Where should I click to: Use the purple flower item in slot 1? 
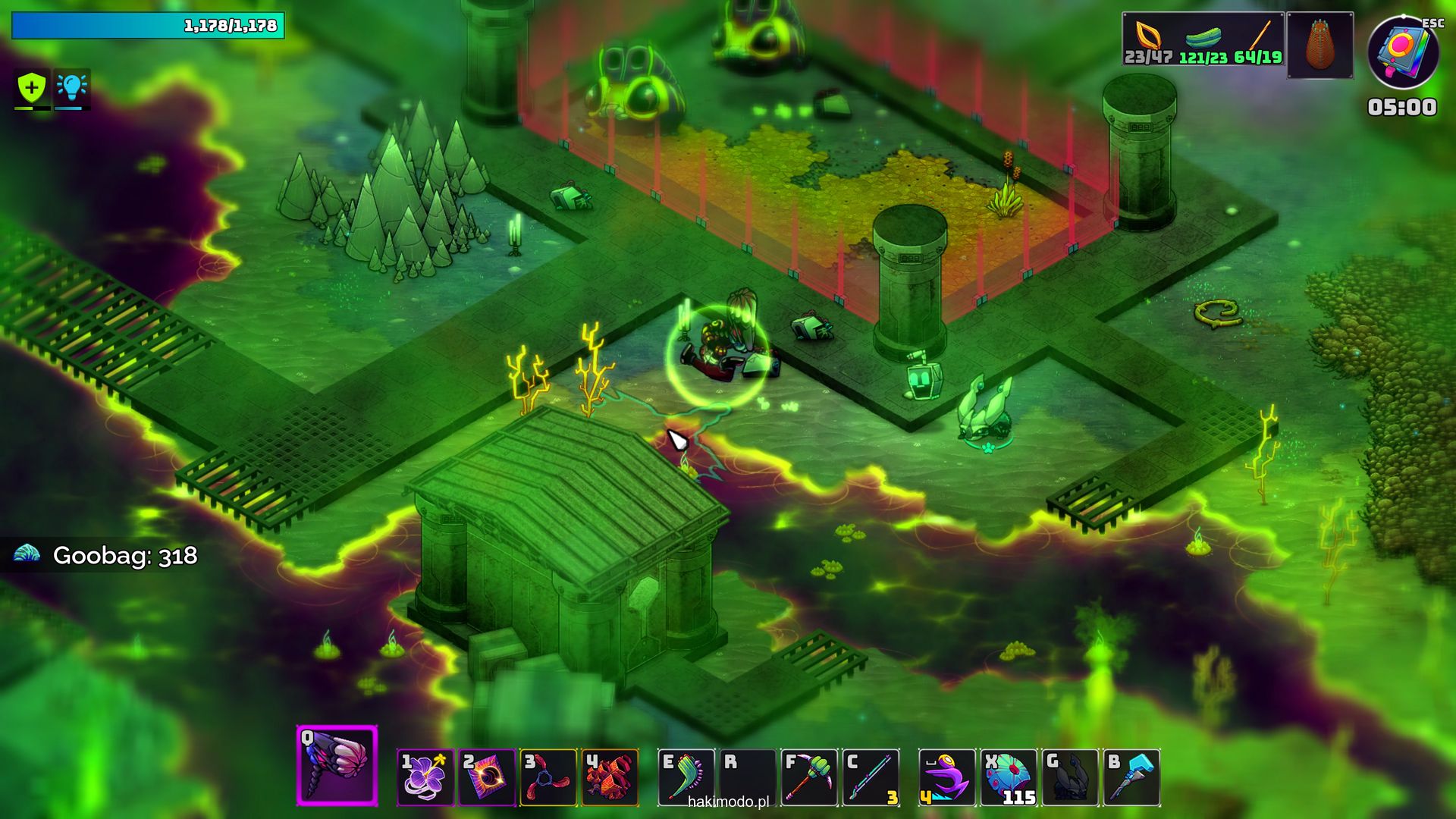[425, 777]
